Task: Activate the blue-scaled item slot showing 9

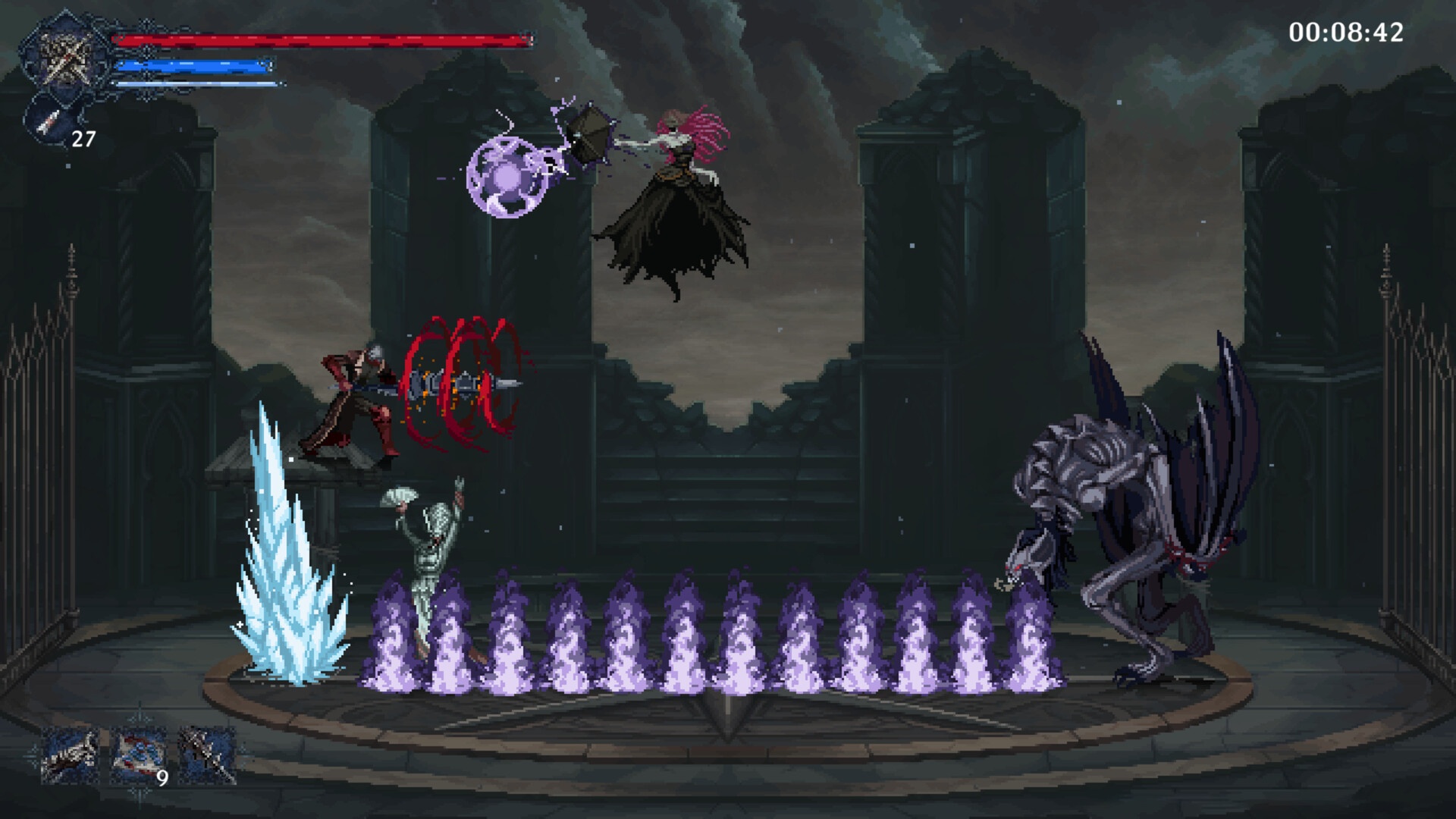Action: point(140,755)
